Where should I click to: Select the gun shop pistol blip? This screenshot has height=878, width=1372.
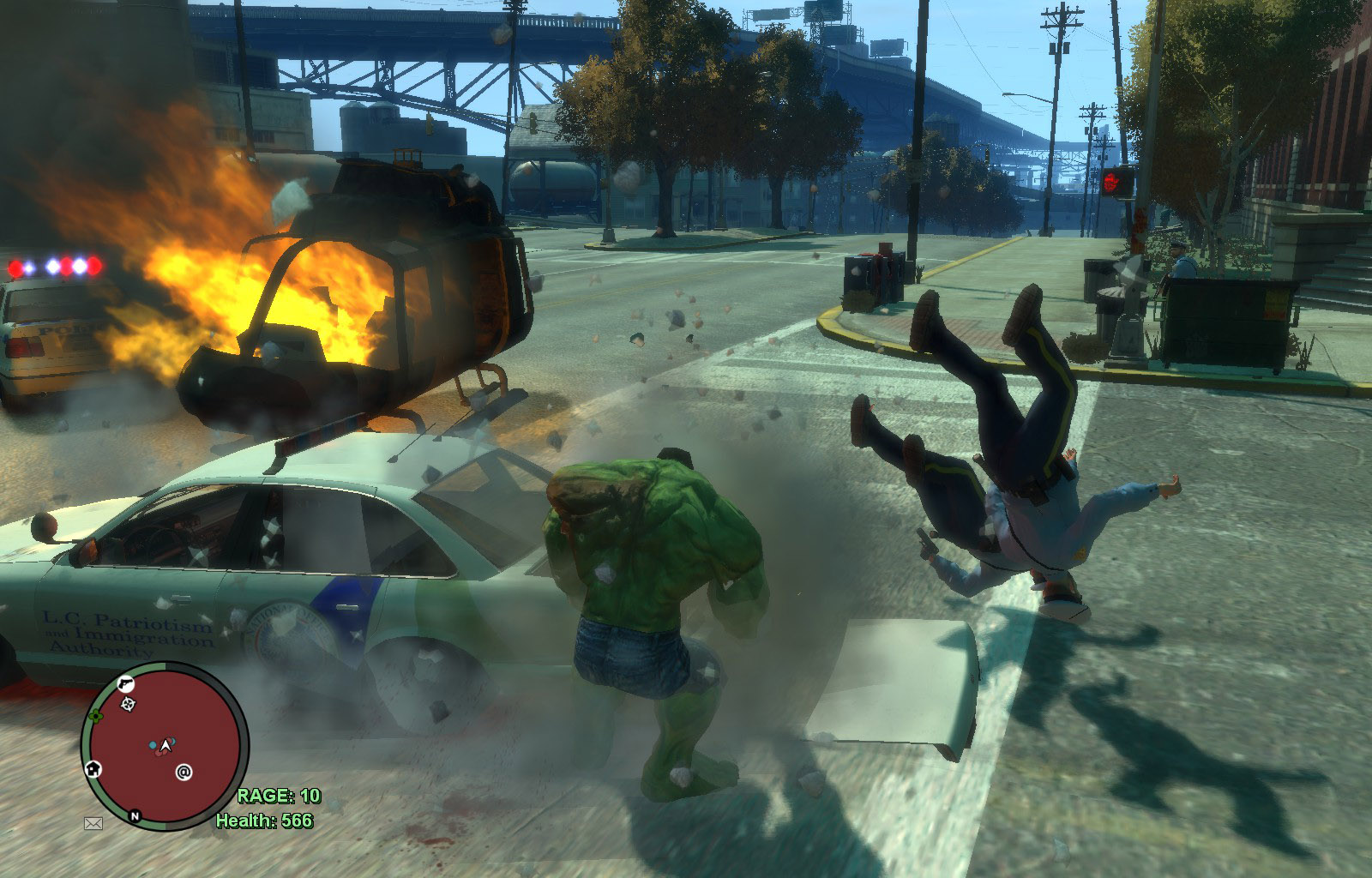coord(125,683)
